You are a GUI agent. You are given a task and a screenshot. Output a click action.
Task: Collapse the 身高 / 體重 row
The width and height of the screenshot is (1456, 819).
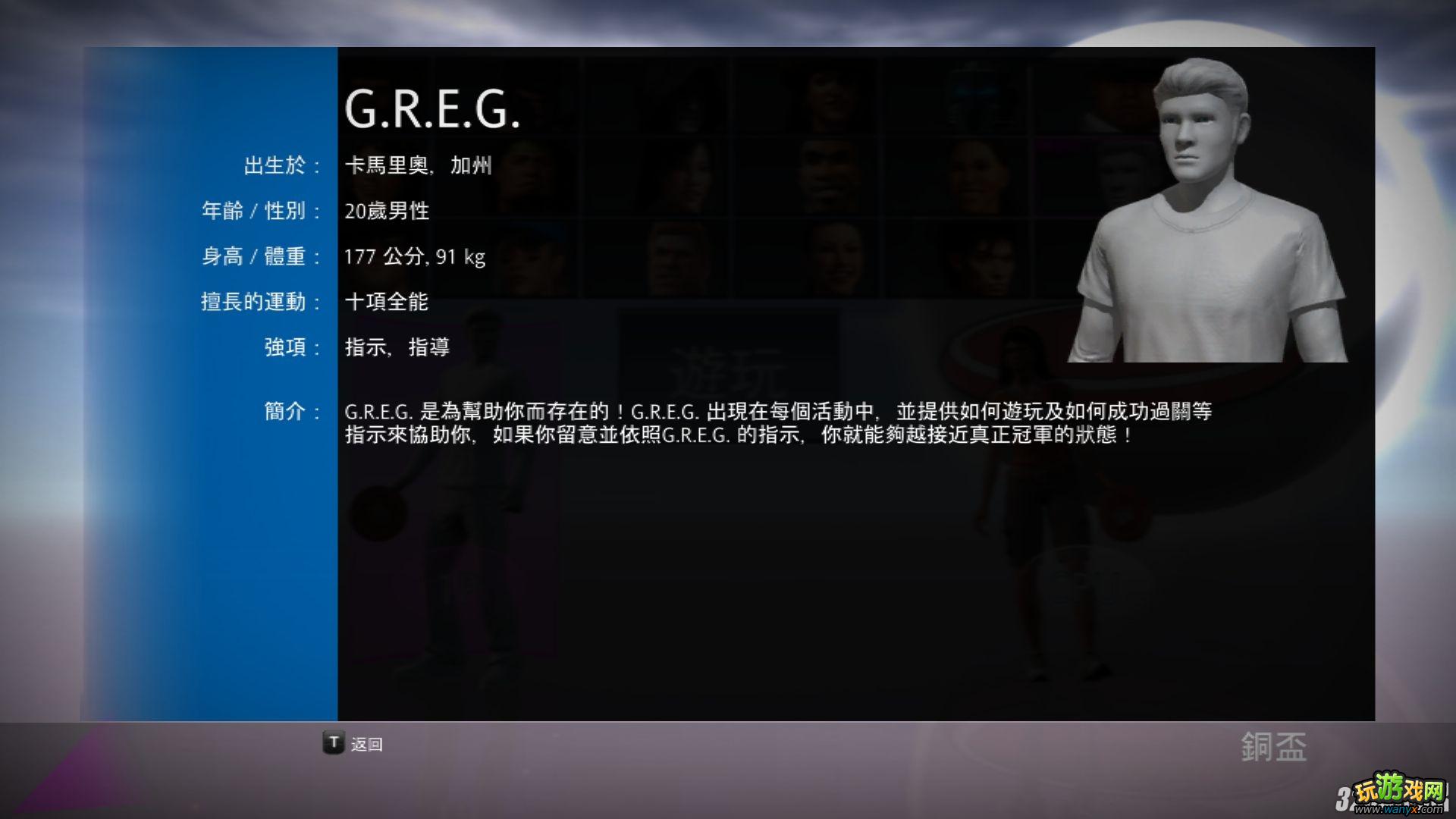click(262, 257)
